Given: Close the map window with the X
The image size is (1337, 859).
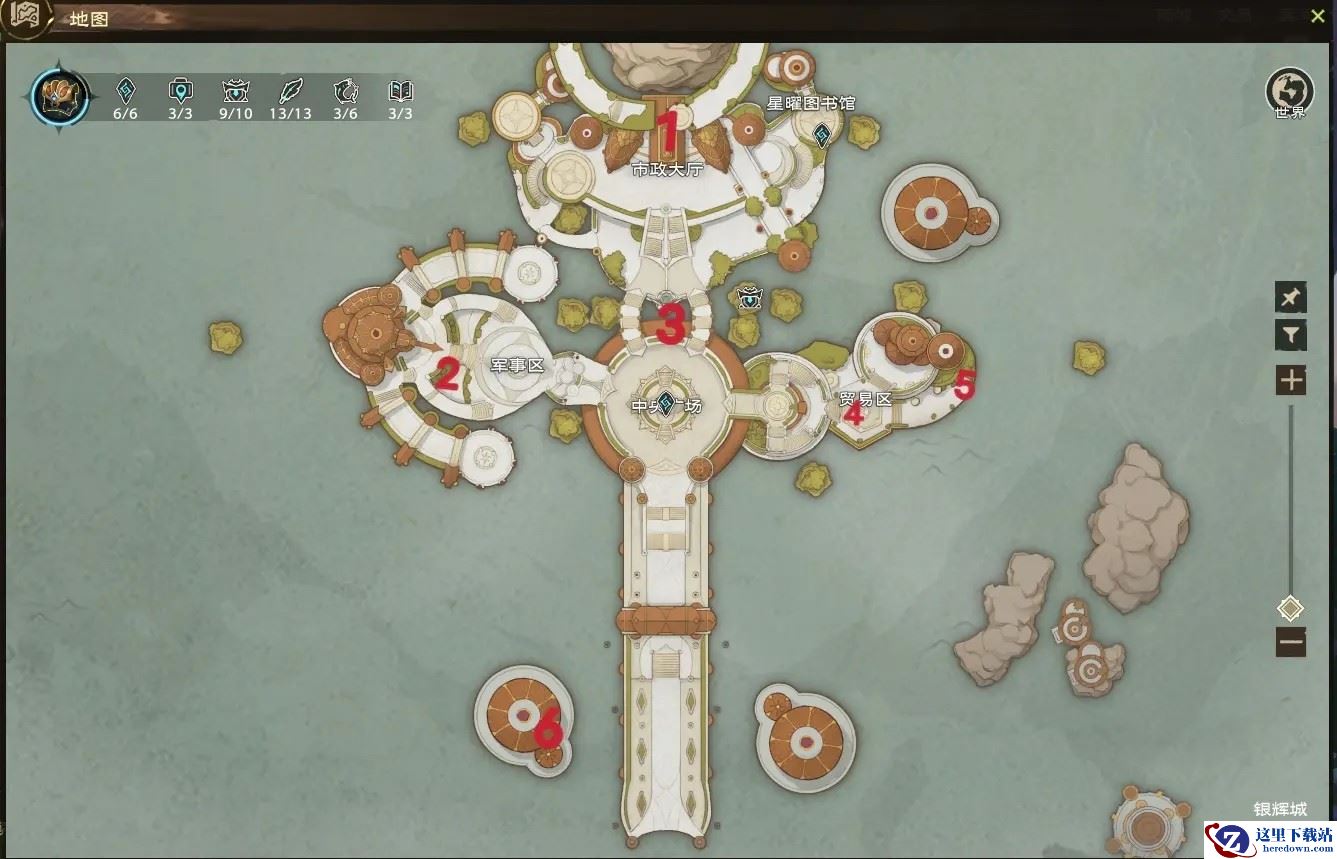Looking at the screenshot, I should pyautogui.click(x=1317, y=16).
